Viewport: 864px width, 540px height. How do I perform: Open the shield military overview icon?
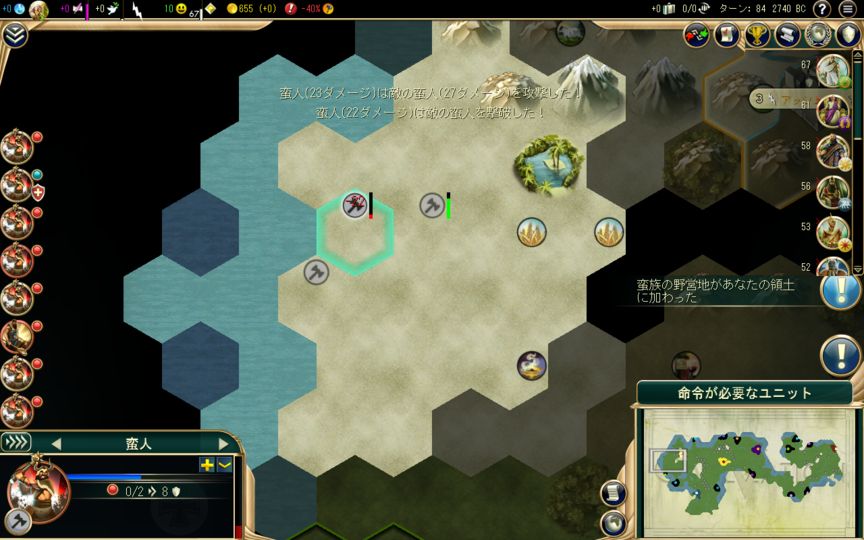click(x=849, y=35)
